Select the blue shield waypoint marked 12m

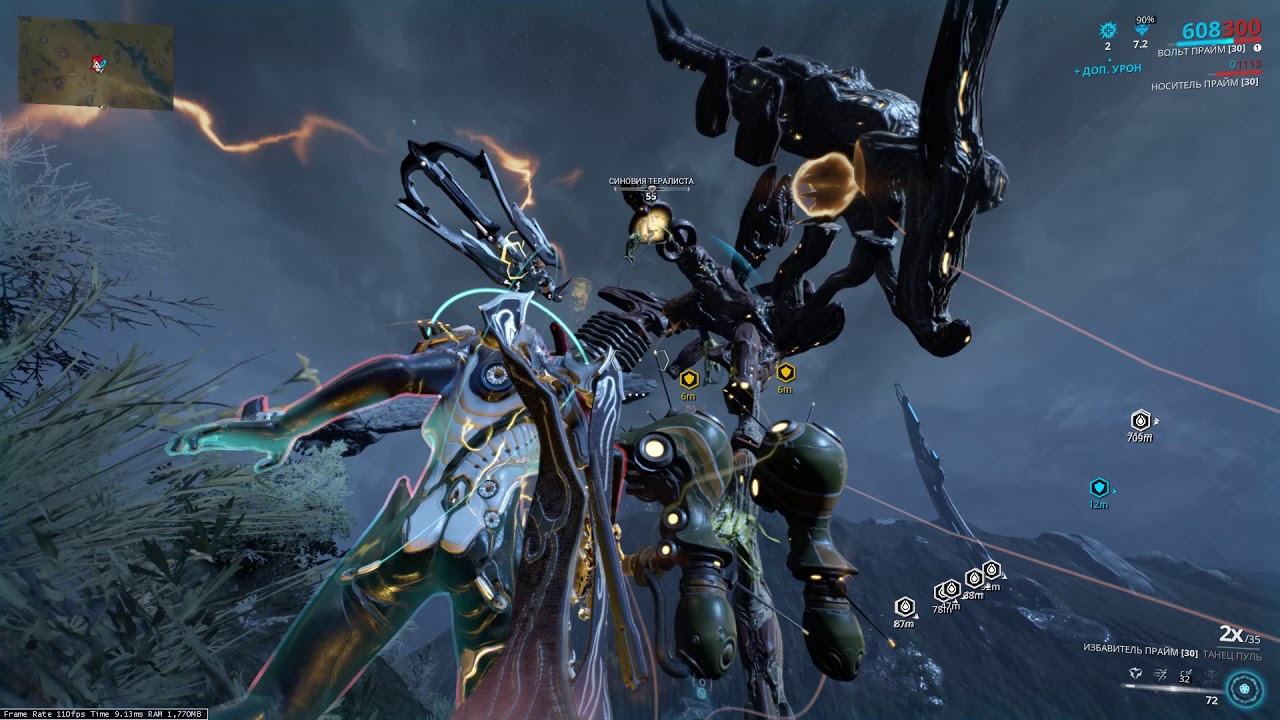(1099, 488)
